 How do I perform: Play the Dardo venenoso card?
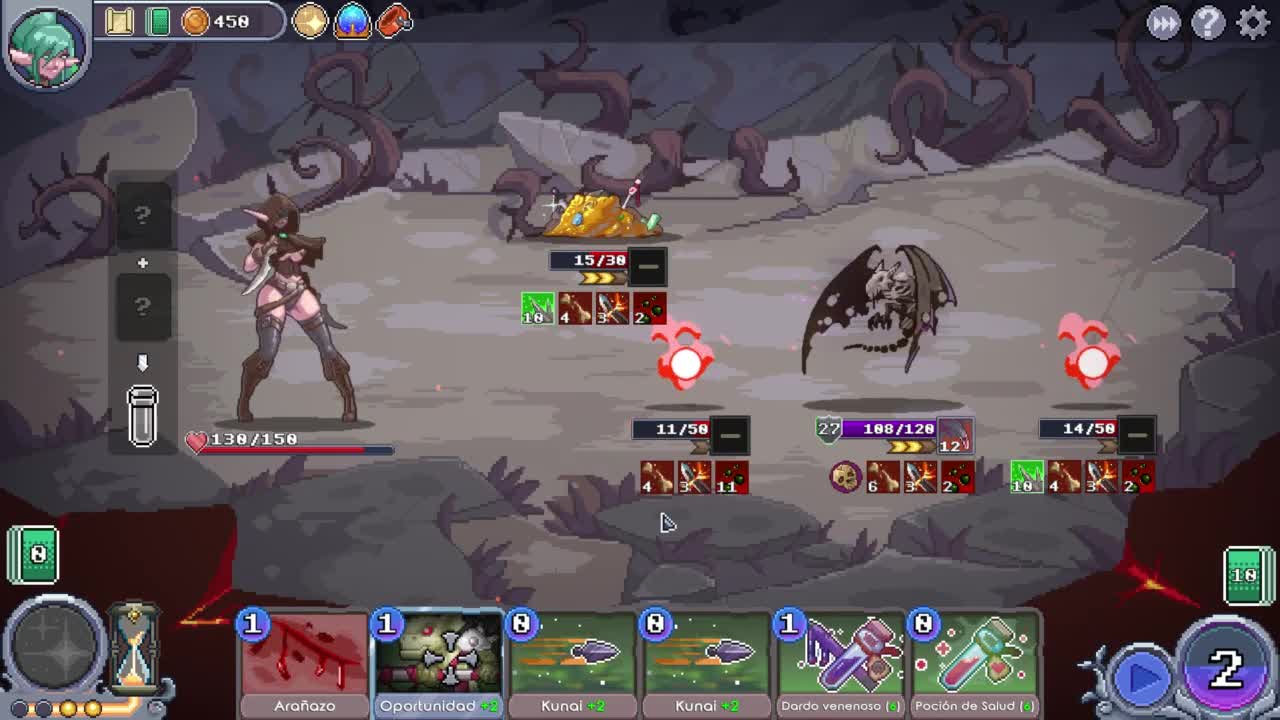coord(839,660)
